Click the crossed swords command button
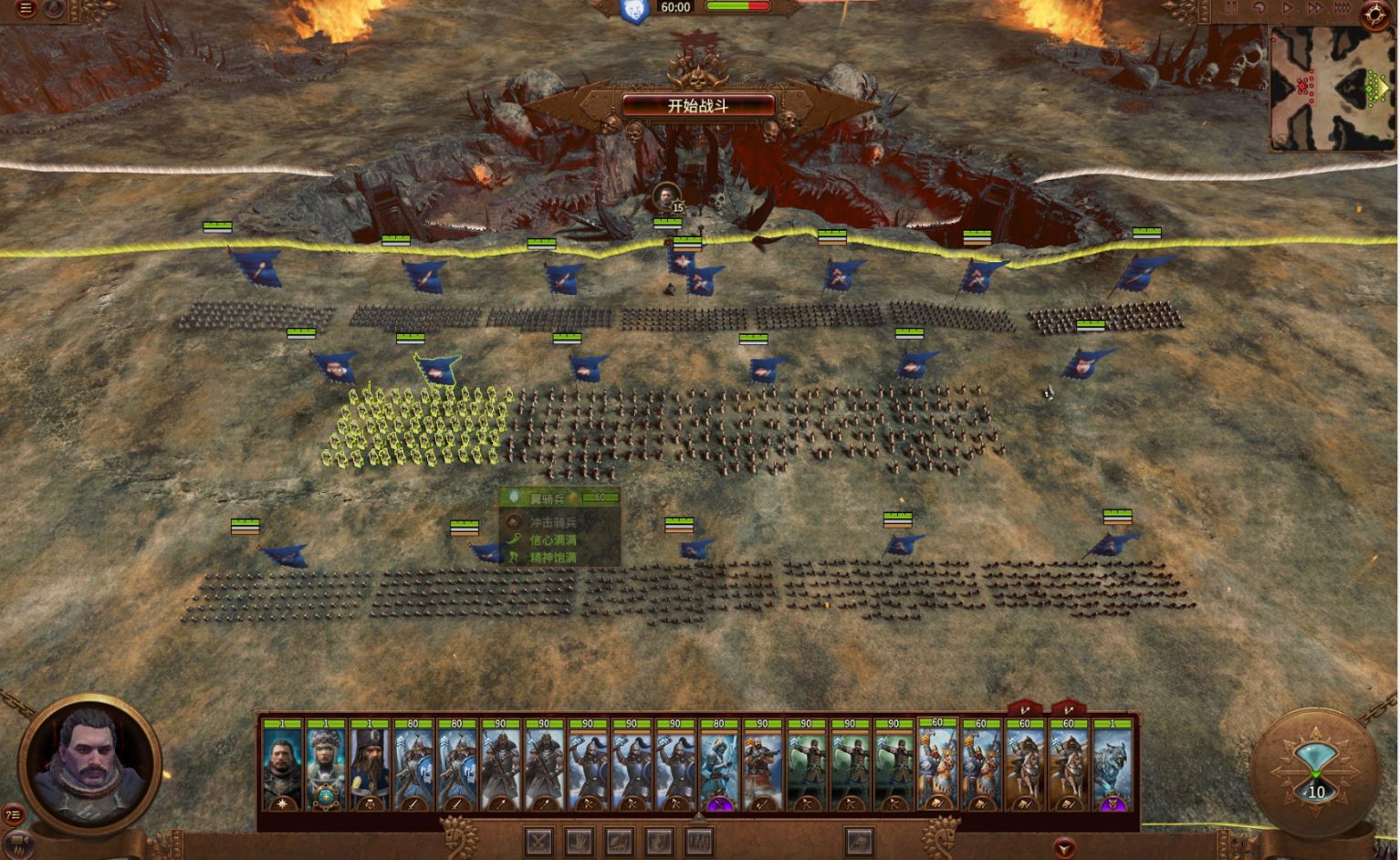 539,840
